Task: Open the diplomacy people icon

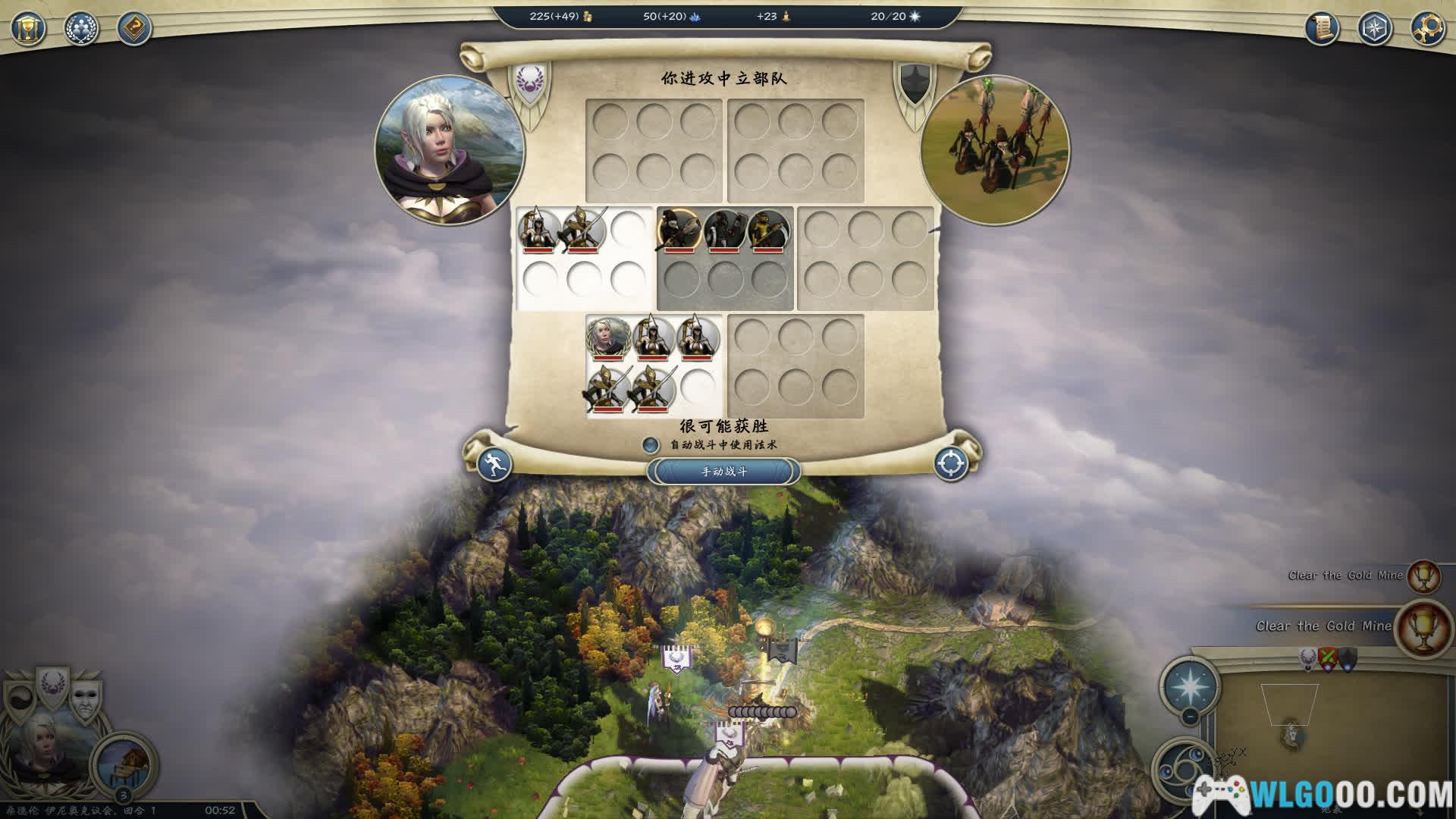Action: [81, 29]
